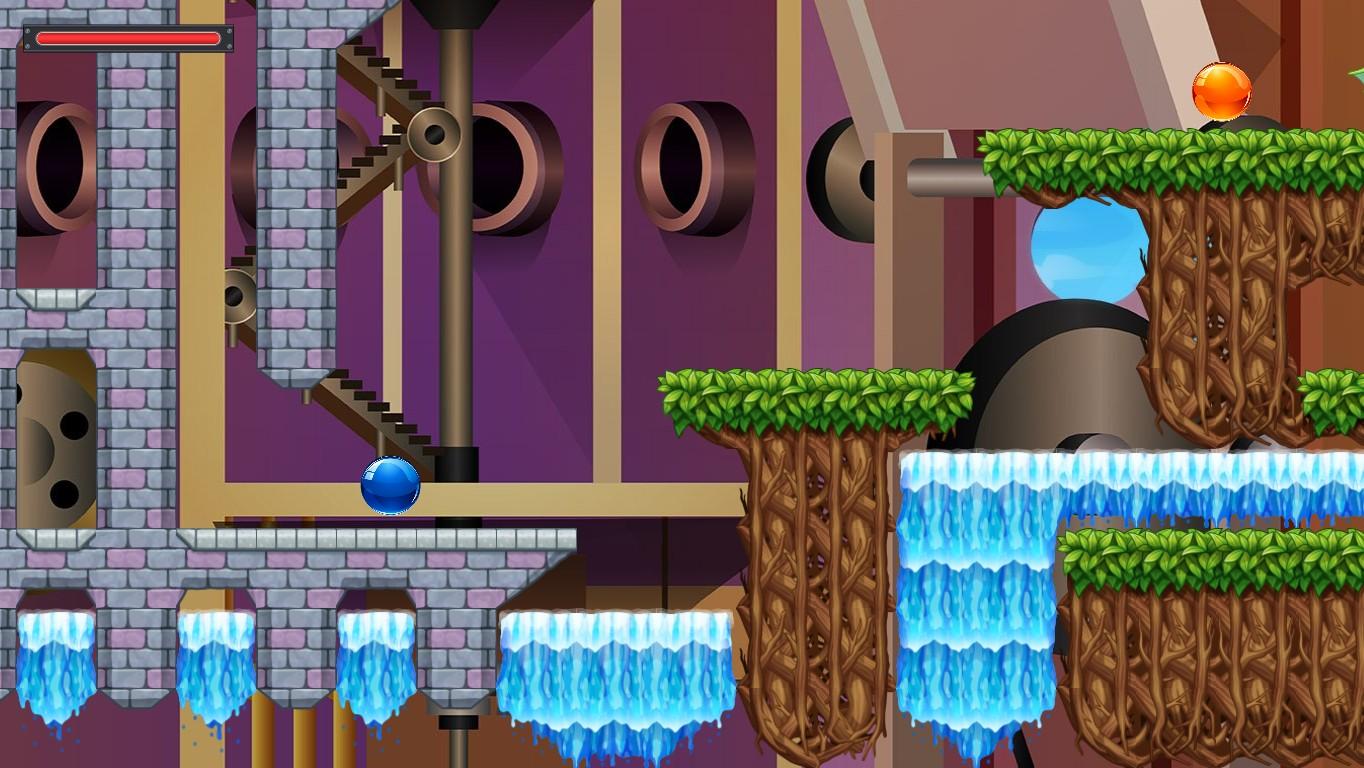Click the small wheel hub on the machinery
This screenshot has width=1364, height=768.
point(434,135)
